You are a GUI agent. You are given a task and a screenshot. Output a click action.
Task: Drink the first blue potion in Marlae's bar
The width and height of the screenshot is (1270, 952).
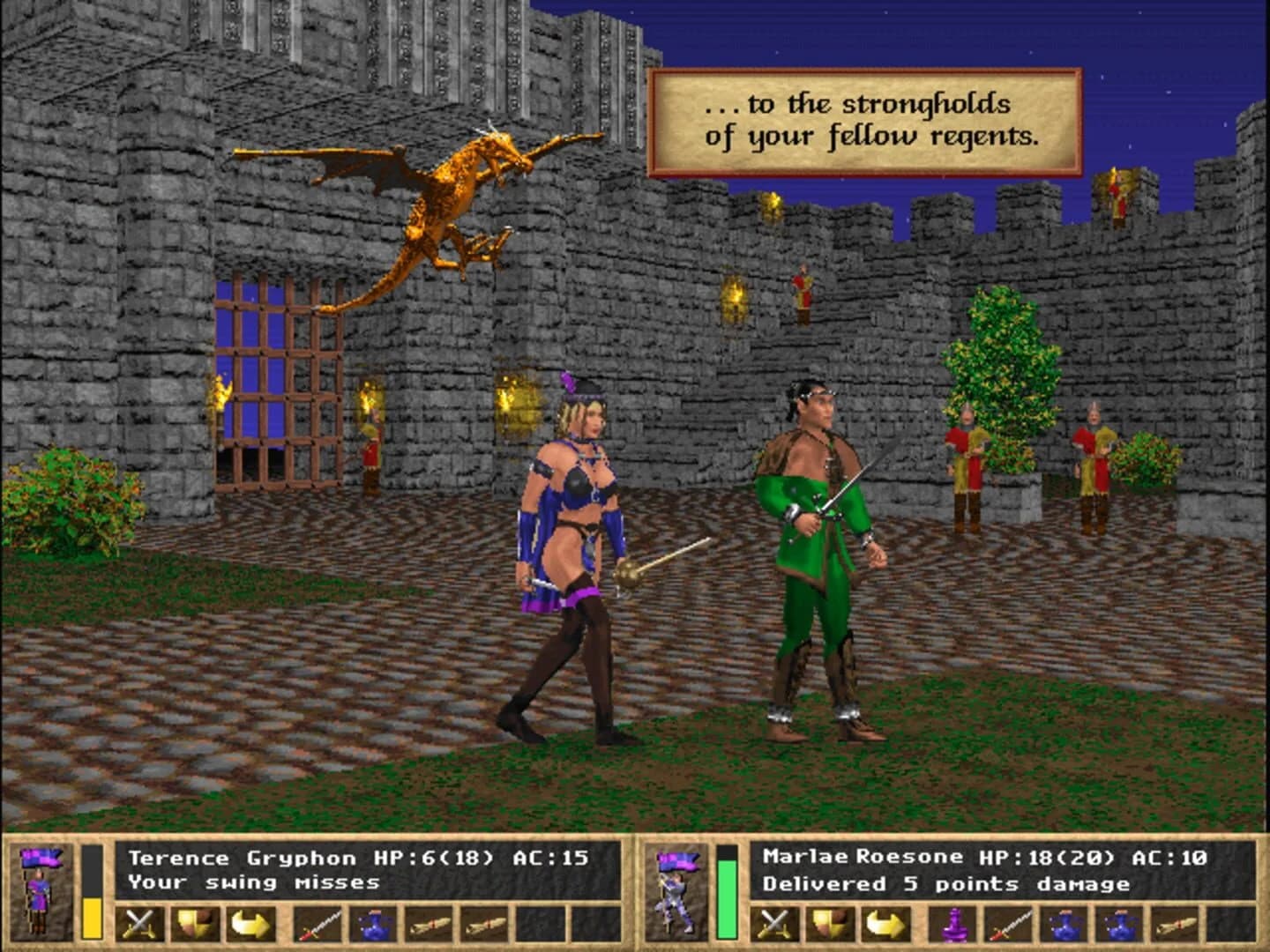pos(1064,922)
